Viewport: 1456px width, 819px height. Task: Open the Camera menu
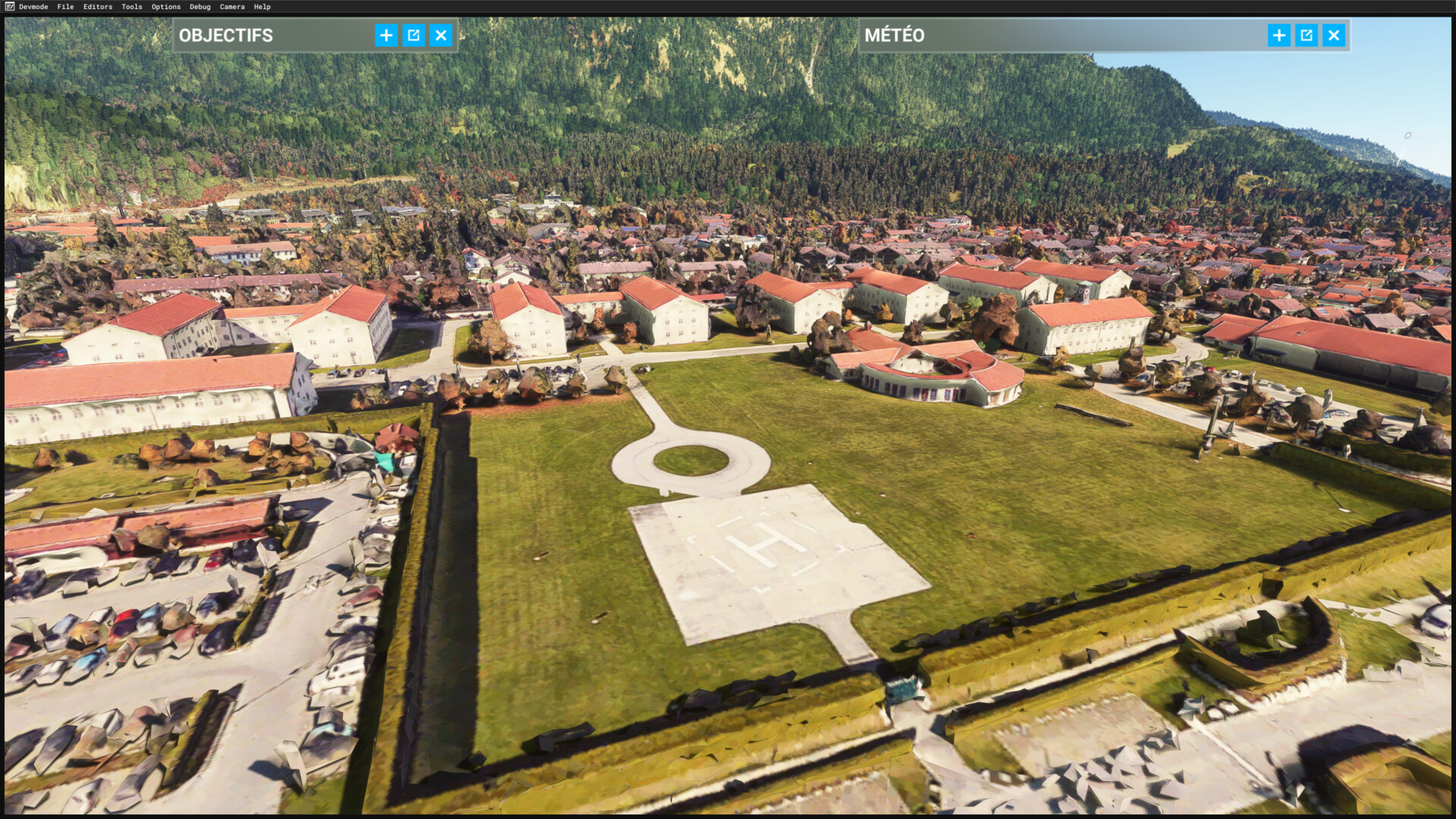(232, 7)
